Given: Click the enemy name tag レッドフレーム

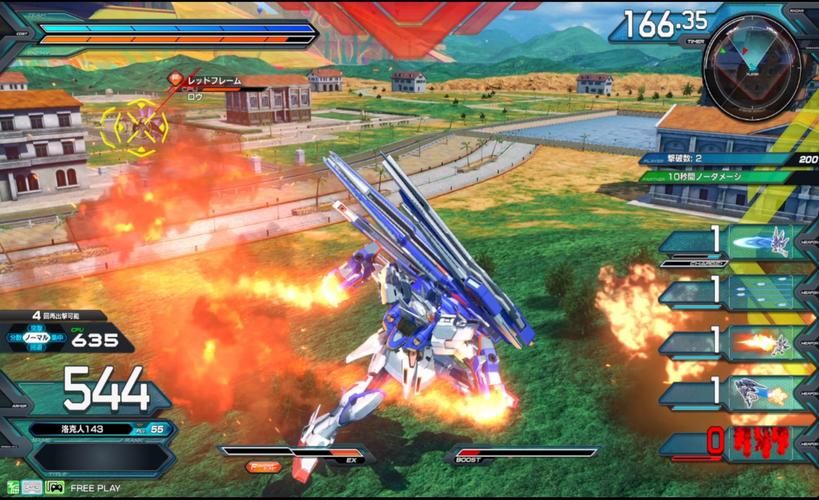Looking at the screenshot, I should coord(210,77).
